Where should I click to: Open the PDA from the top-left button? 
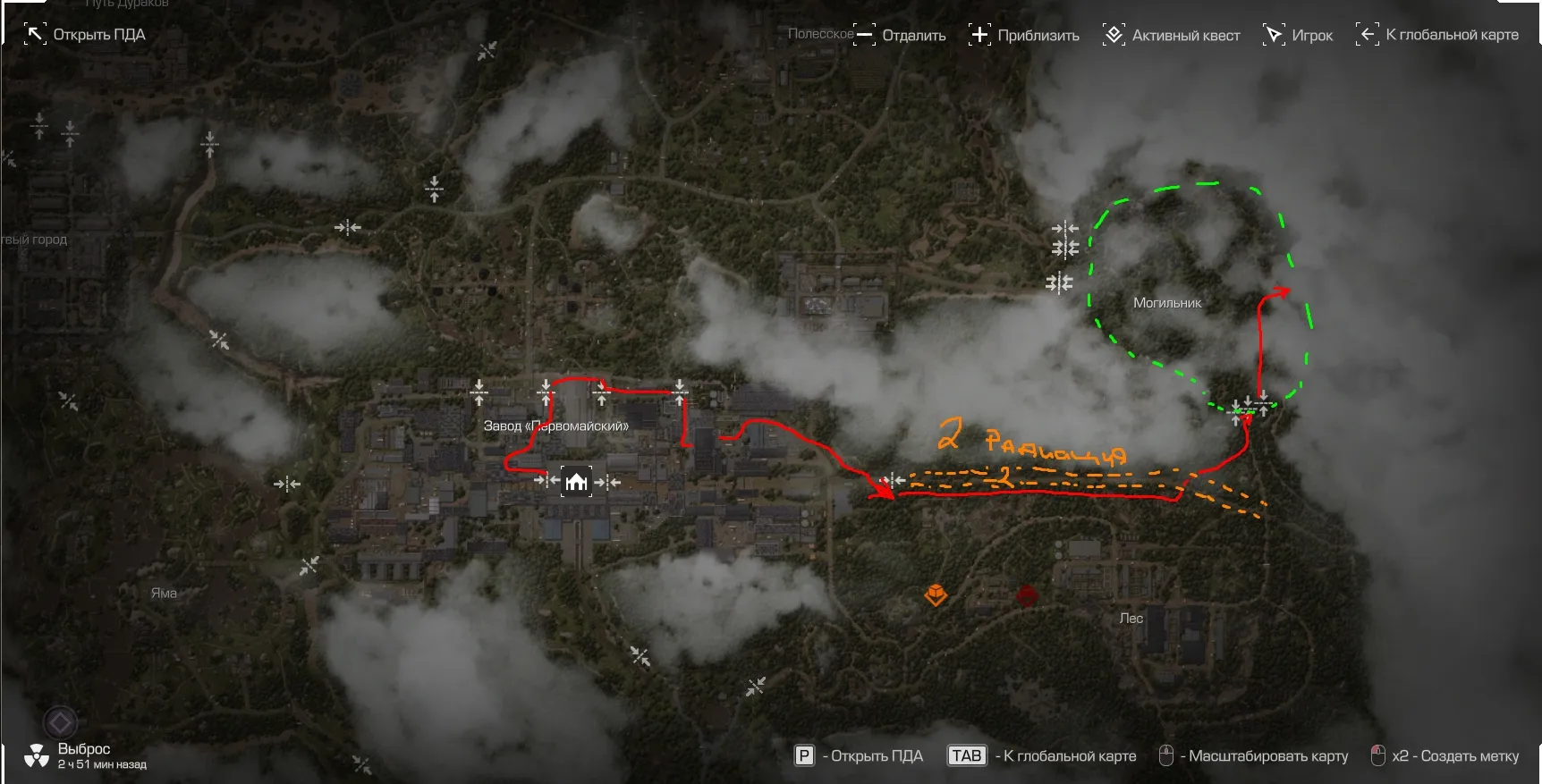(84, 35)
